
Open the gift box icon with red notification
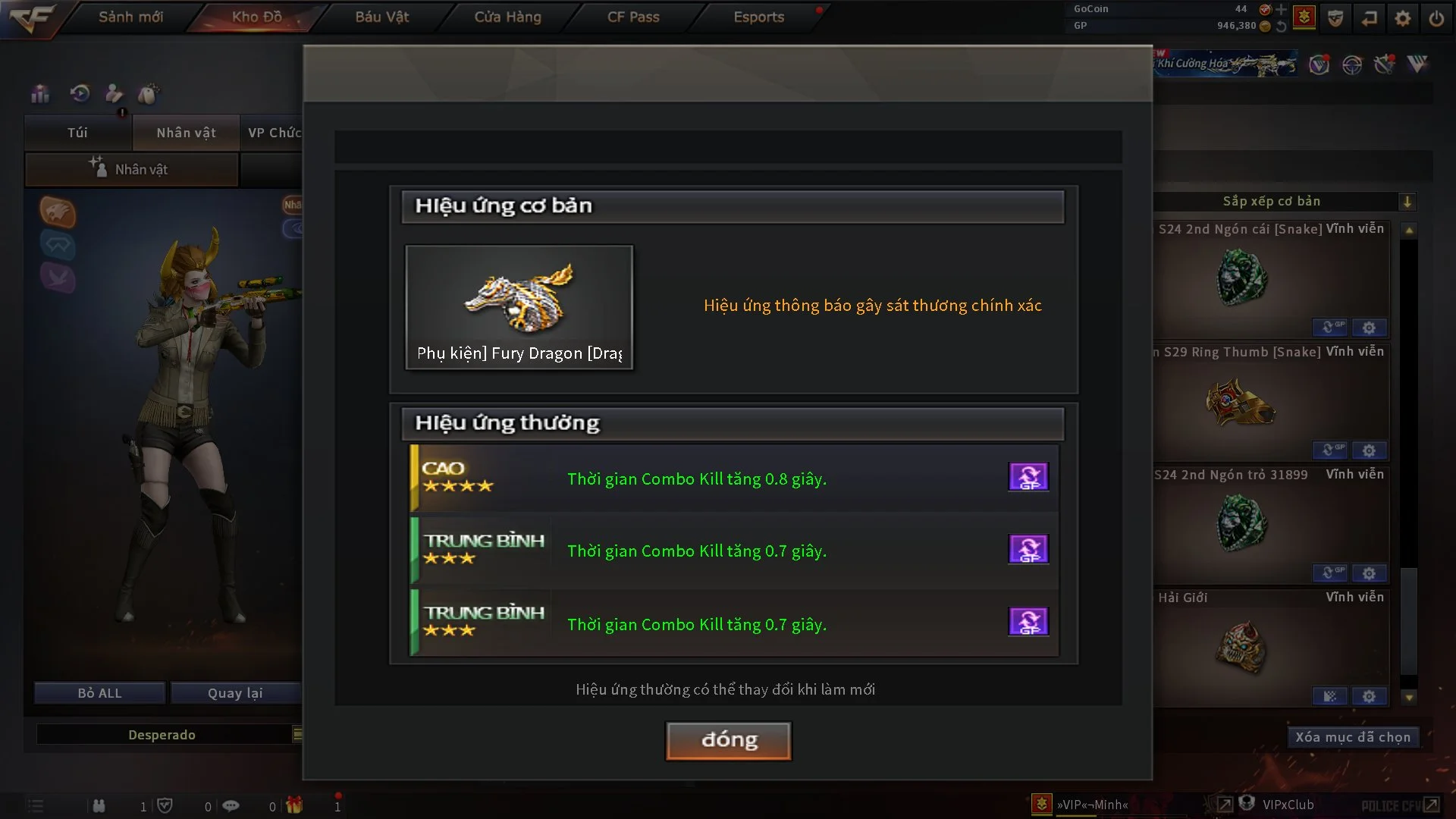pyautogui.click(x=295, y=805)
